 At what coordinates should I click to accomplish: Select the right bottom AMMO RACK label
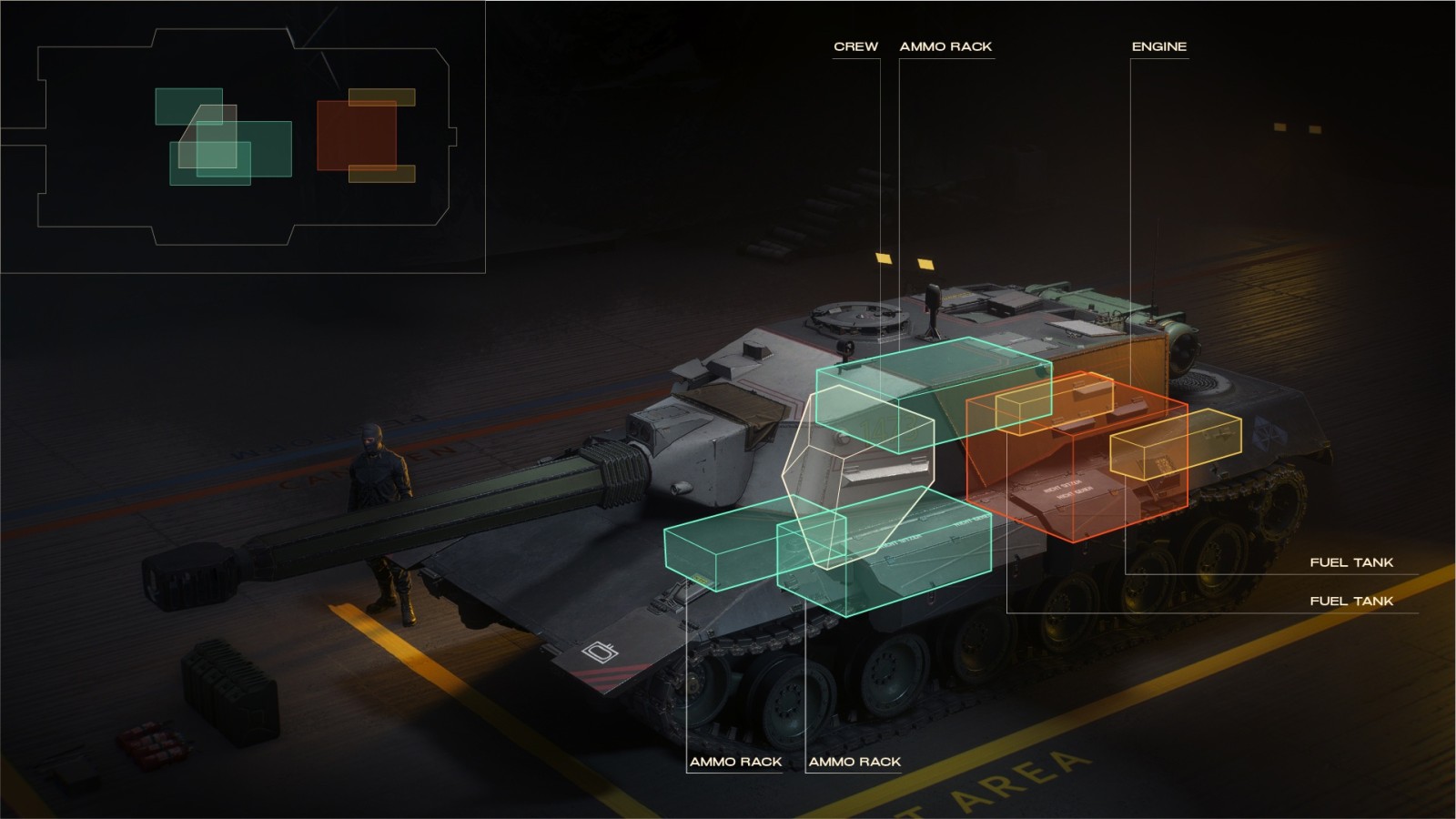(853, 762)
